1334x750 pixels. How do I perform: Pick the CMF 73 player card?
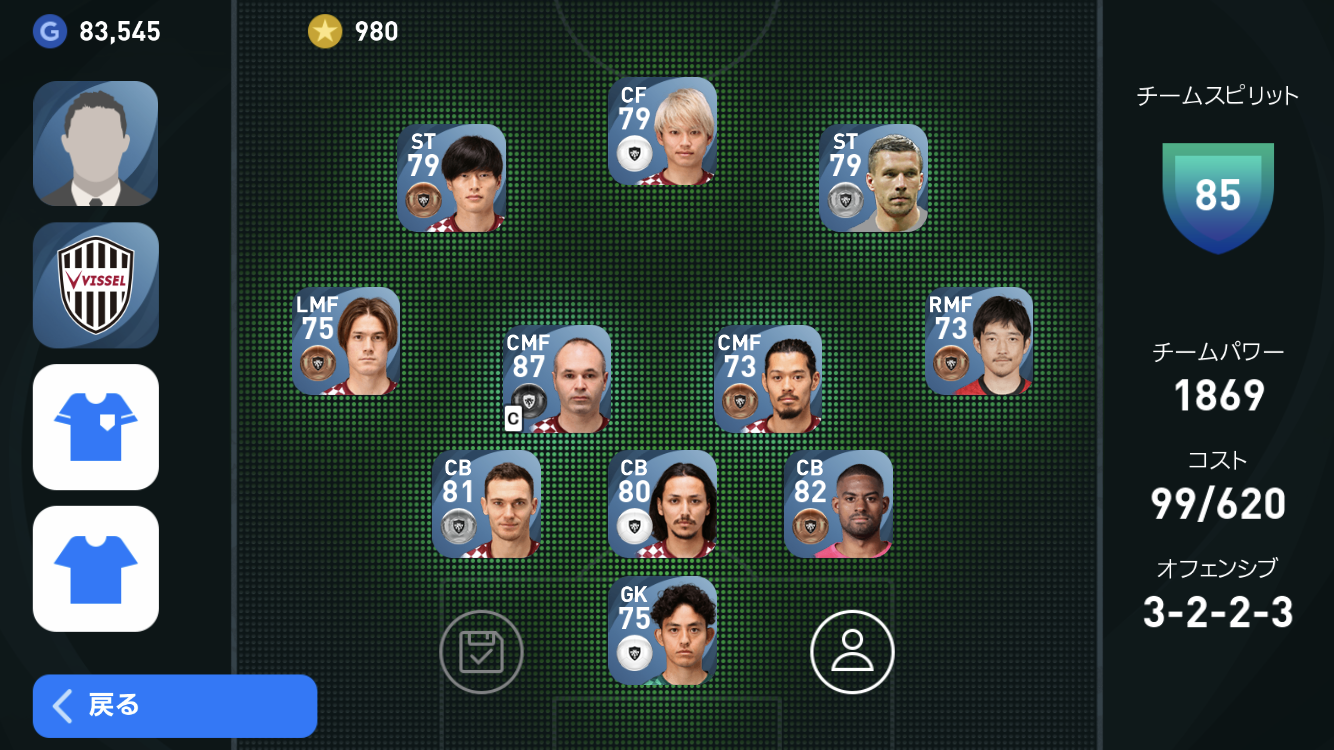coord(768,379)
